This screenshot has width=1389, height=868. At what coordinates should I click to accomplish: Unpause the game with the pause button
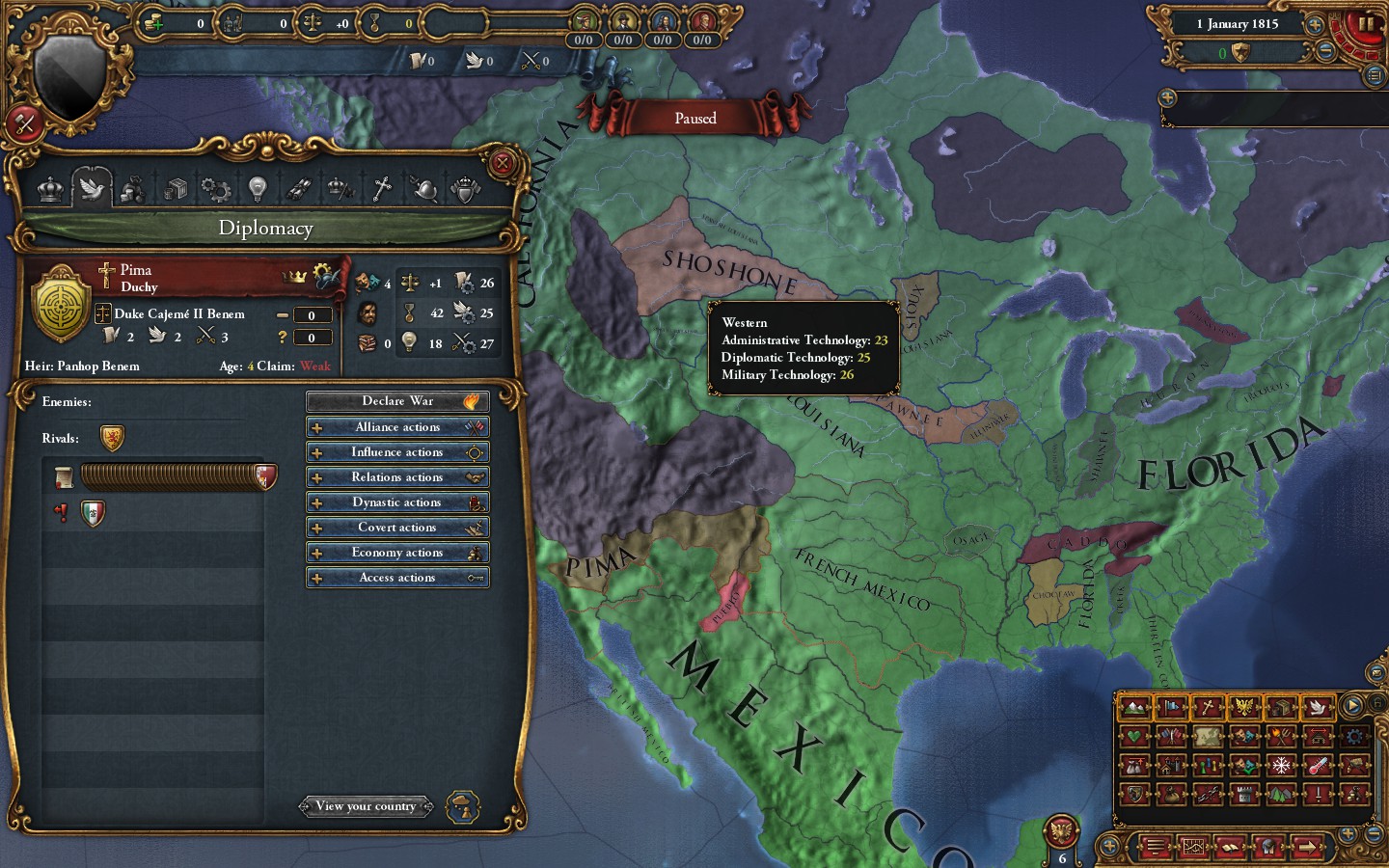coord(1366,24)
